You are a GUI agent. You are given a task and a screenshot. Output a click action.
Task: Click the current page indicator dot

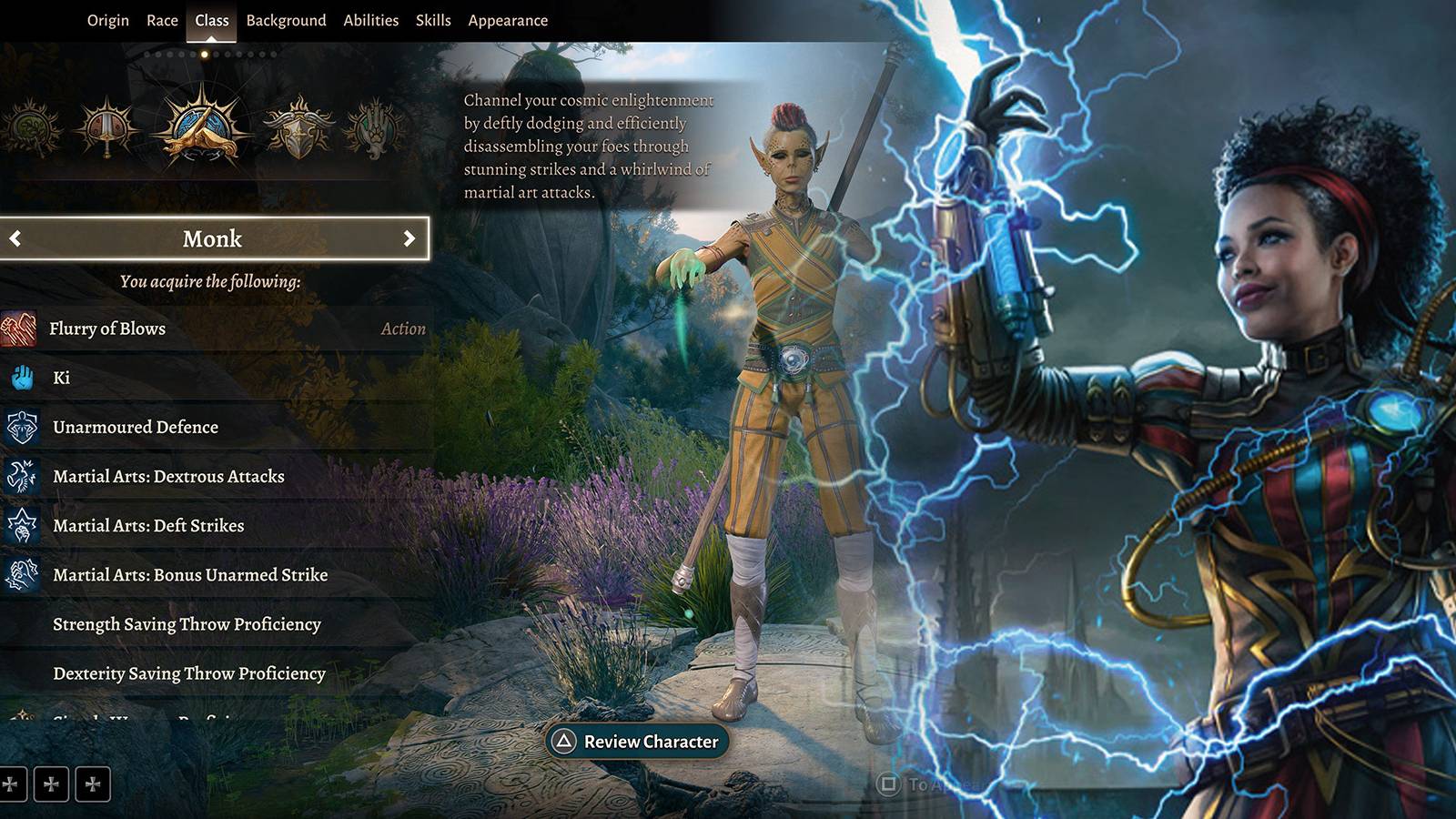click(204, 55)
